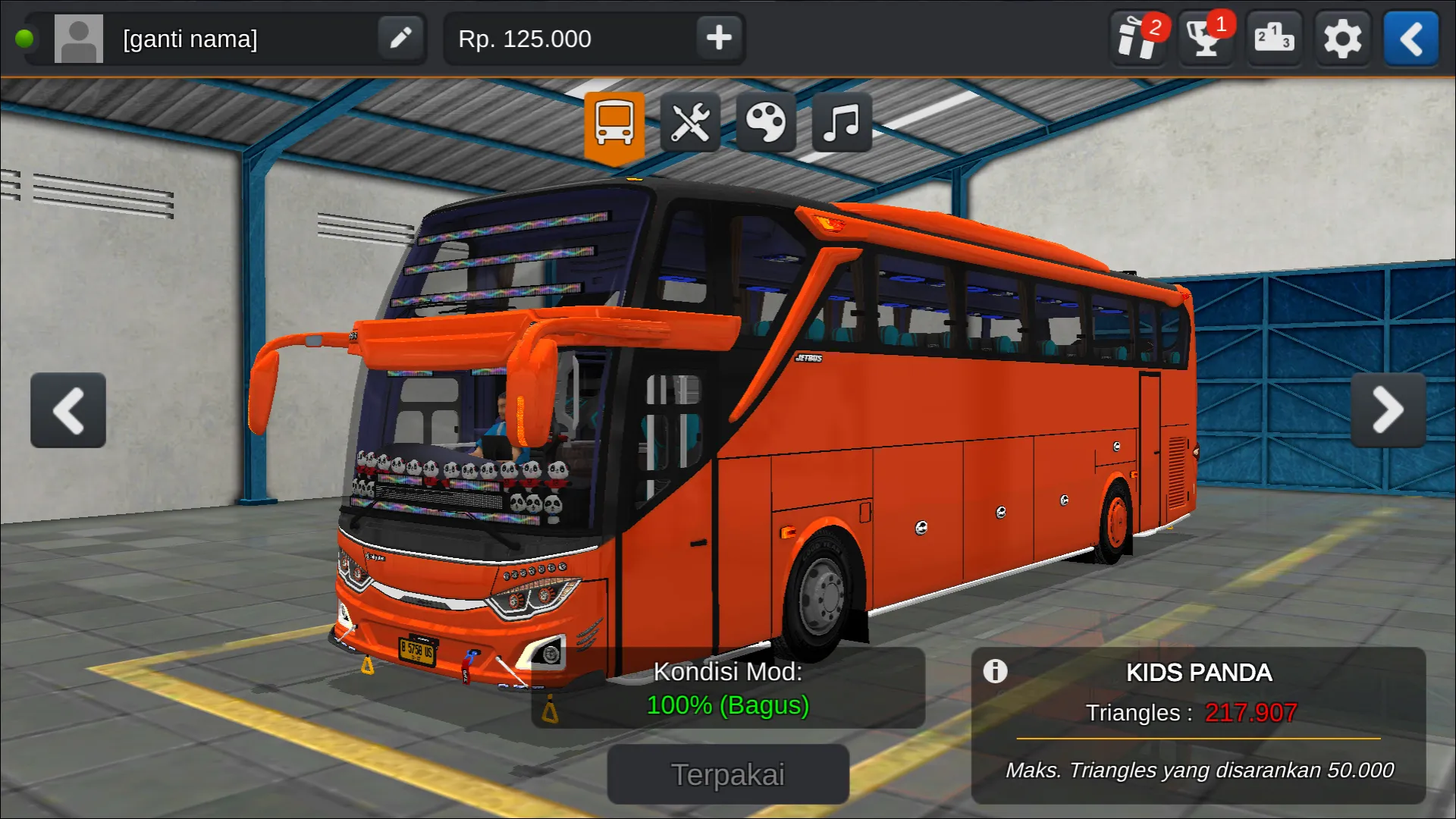Show the previous bus with left arrow
The image size is (1456, 819).
[68, 410]
